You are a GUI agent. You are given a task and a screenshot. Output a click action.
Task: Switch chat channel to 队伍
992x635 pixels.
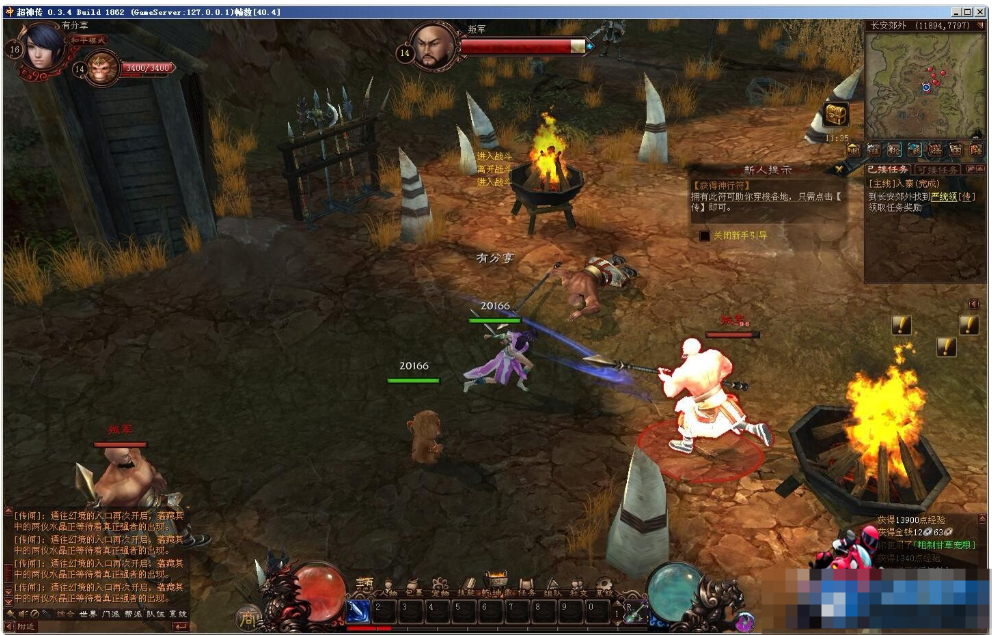click(154, 613)
